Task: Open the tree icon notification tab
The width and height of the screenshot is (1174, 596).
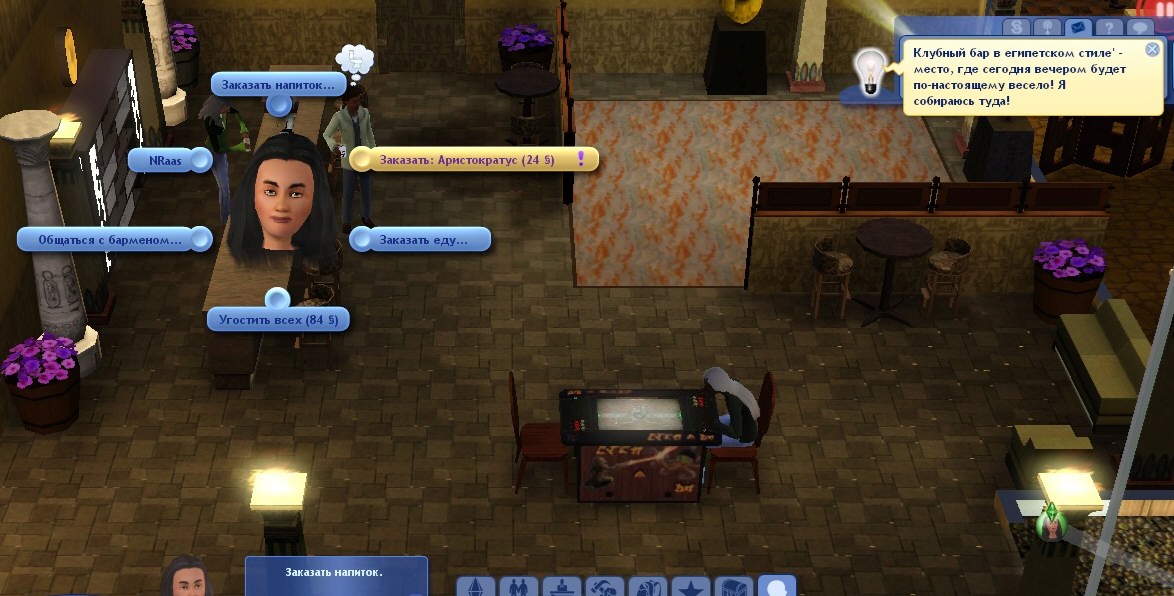Action: 1045,28
